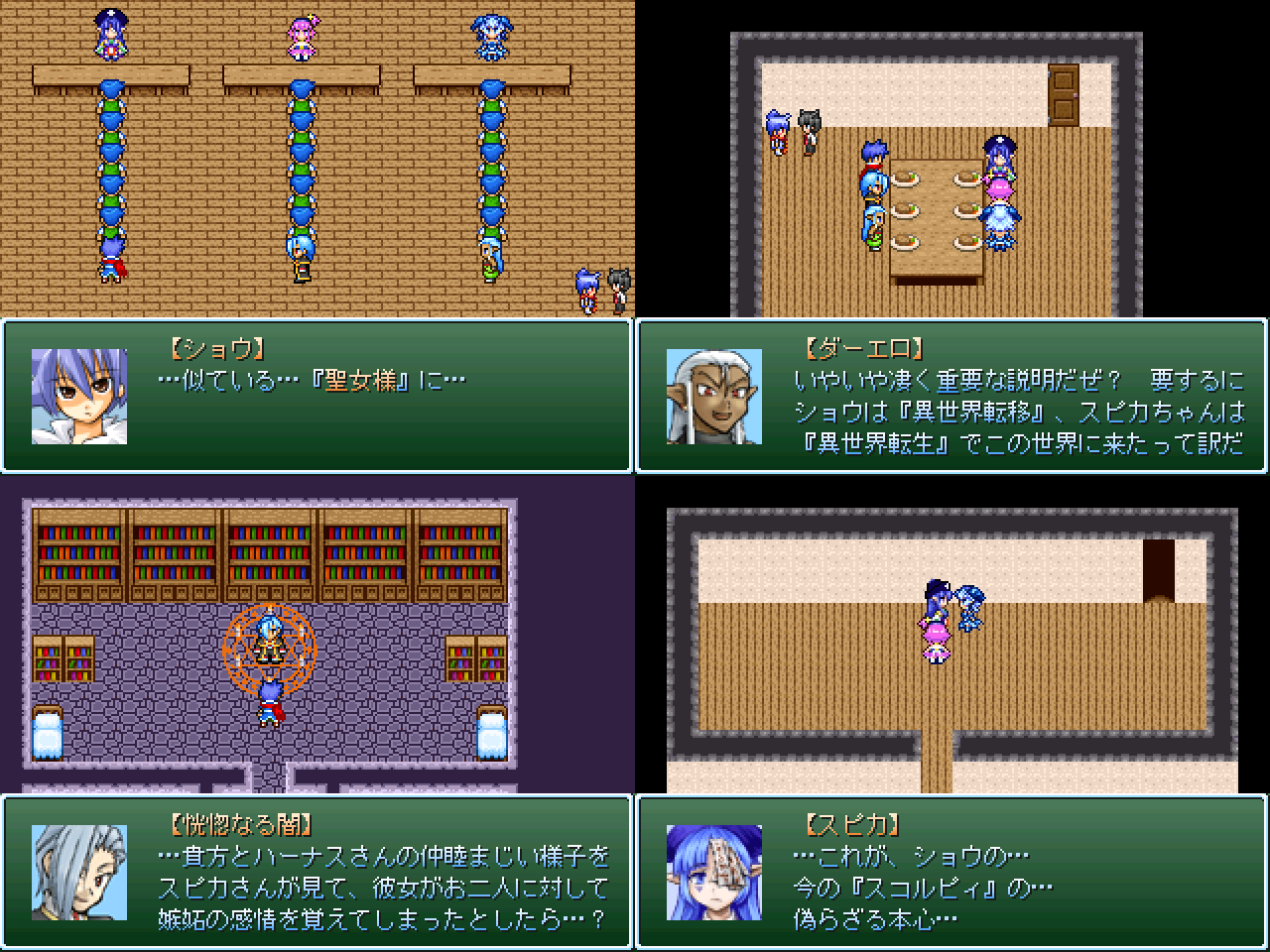The image size is (1270, 952).
Task: Click the dark elf Da-Ero portrait
Action: (716, 396)
